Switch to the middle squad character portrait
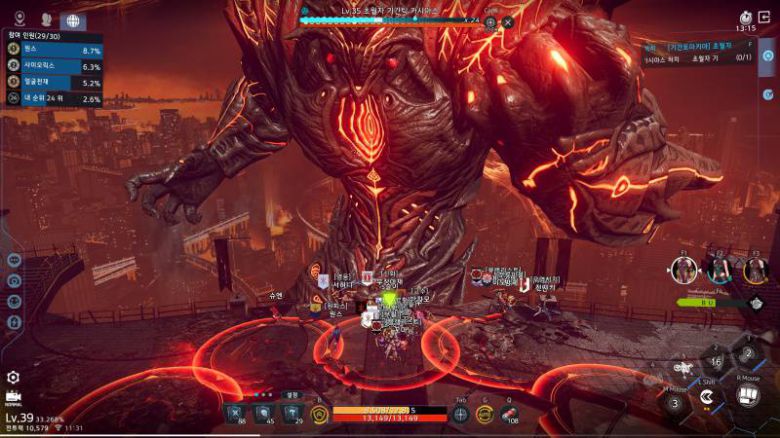Screen dimensions: 780x438 click(720, 270)
